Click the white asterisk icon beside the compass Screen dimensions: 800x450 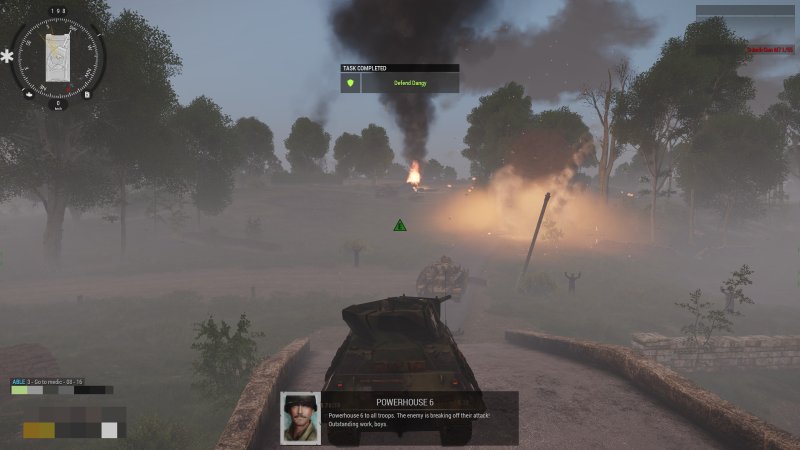8,57
